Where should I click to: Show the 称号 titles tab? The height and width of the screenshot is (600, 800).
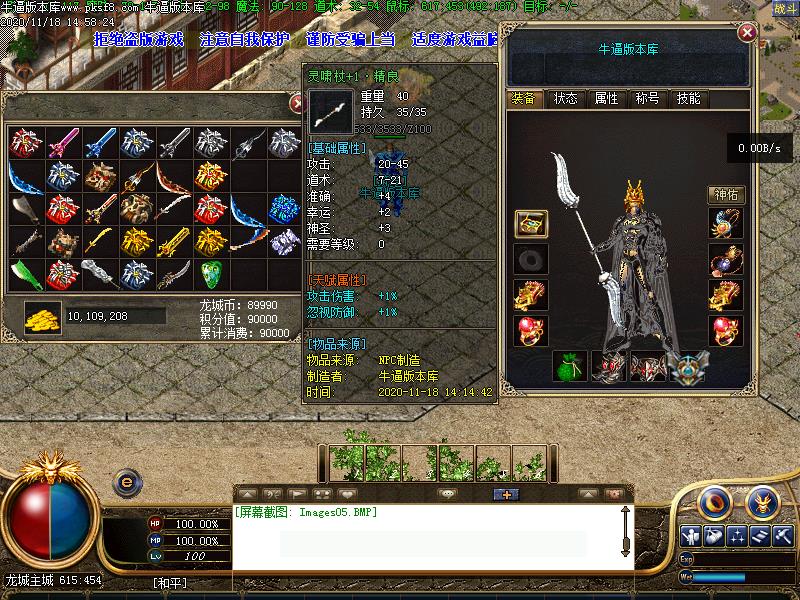click(647, 98)
